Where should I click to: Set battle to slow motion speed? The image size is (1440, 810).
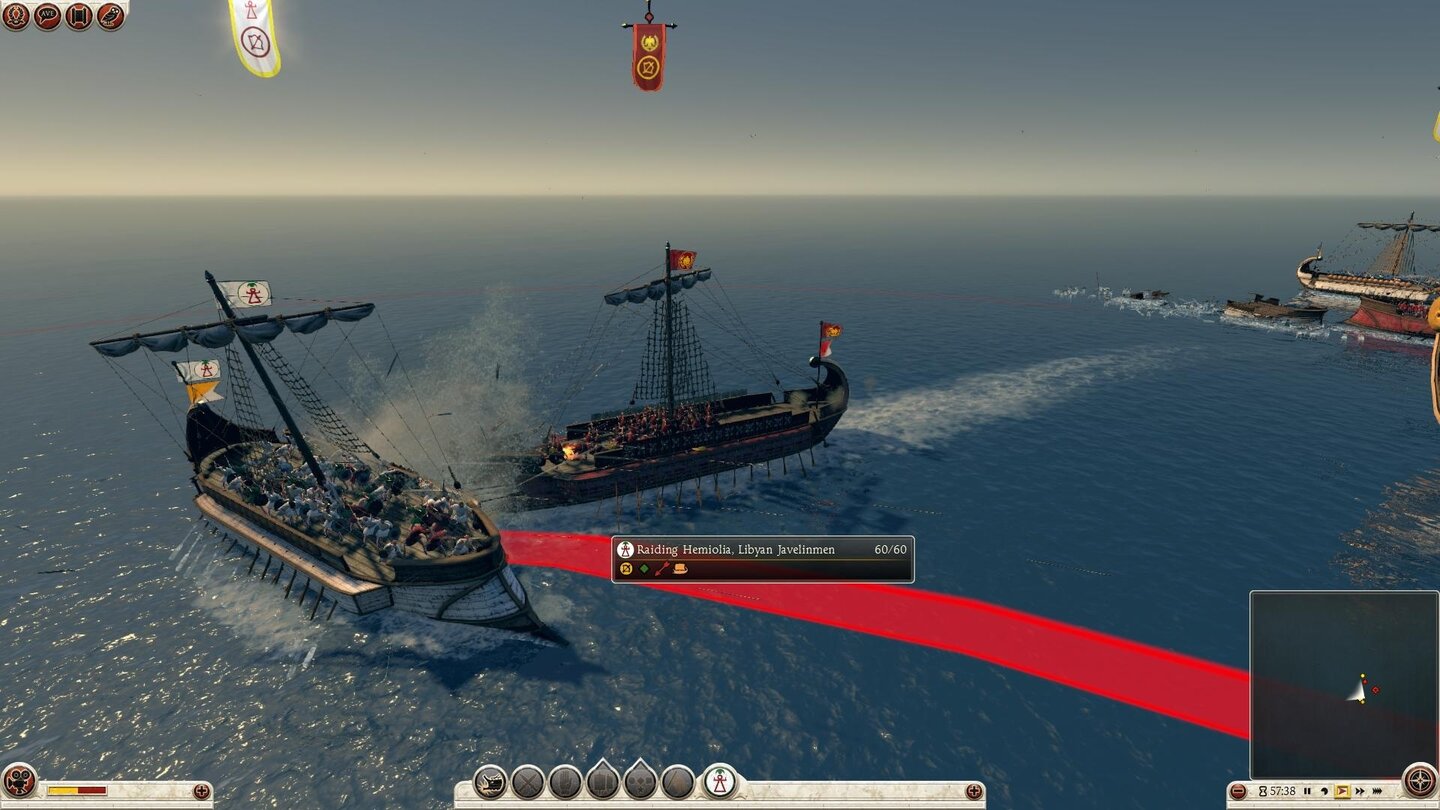click(x=1323, y=791)
